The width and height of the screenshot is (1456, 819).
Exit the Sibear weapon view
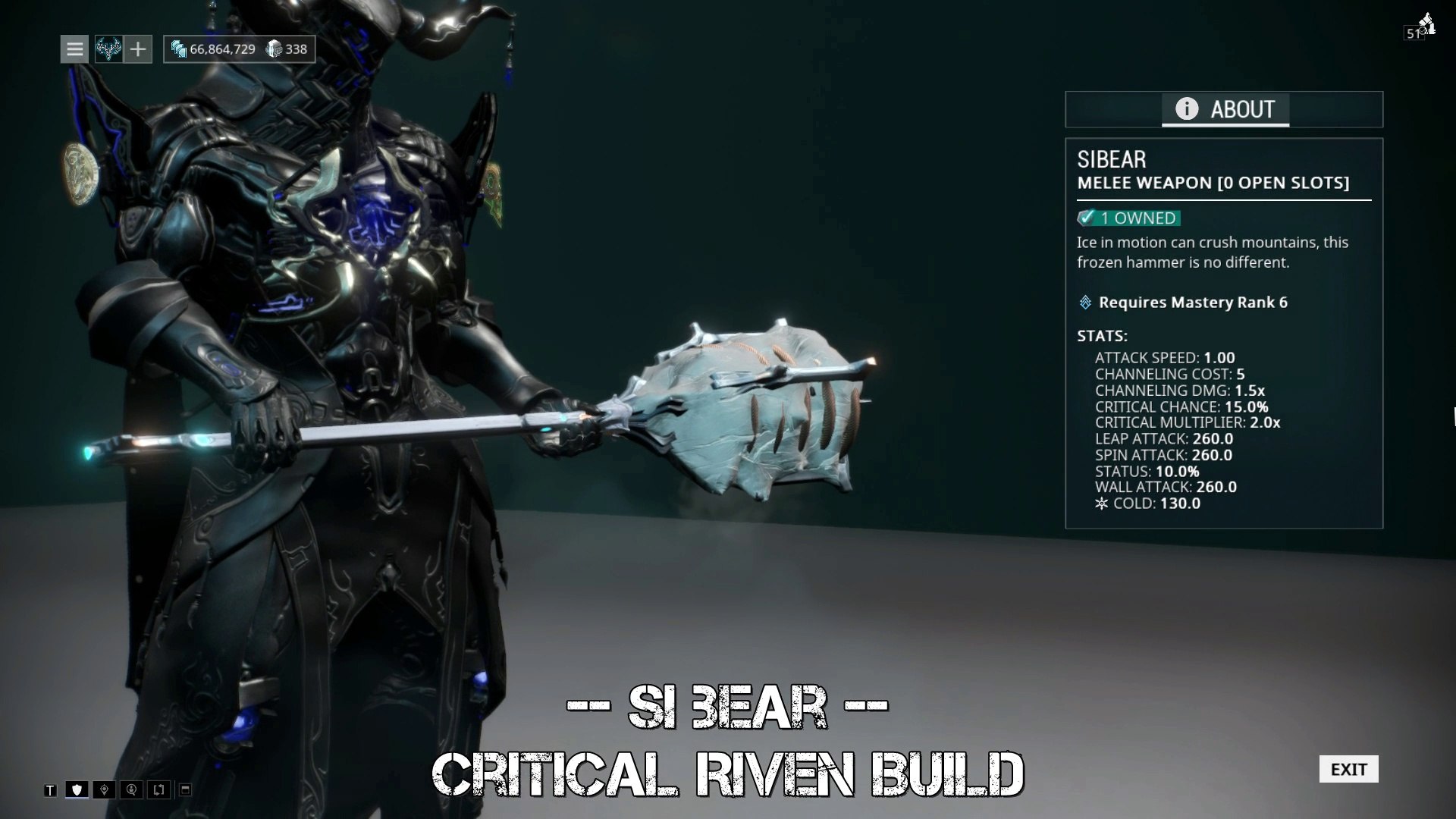1348,769
